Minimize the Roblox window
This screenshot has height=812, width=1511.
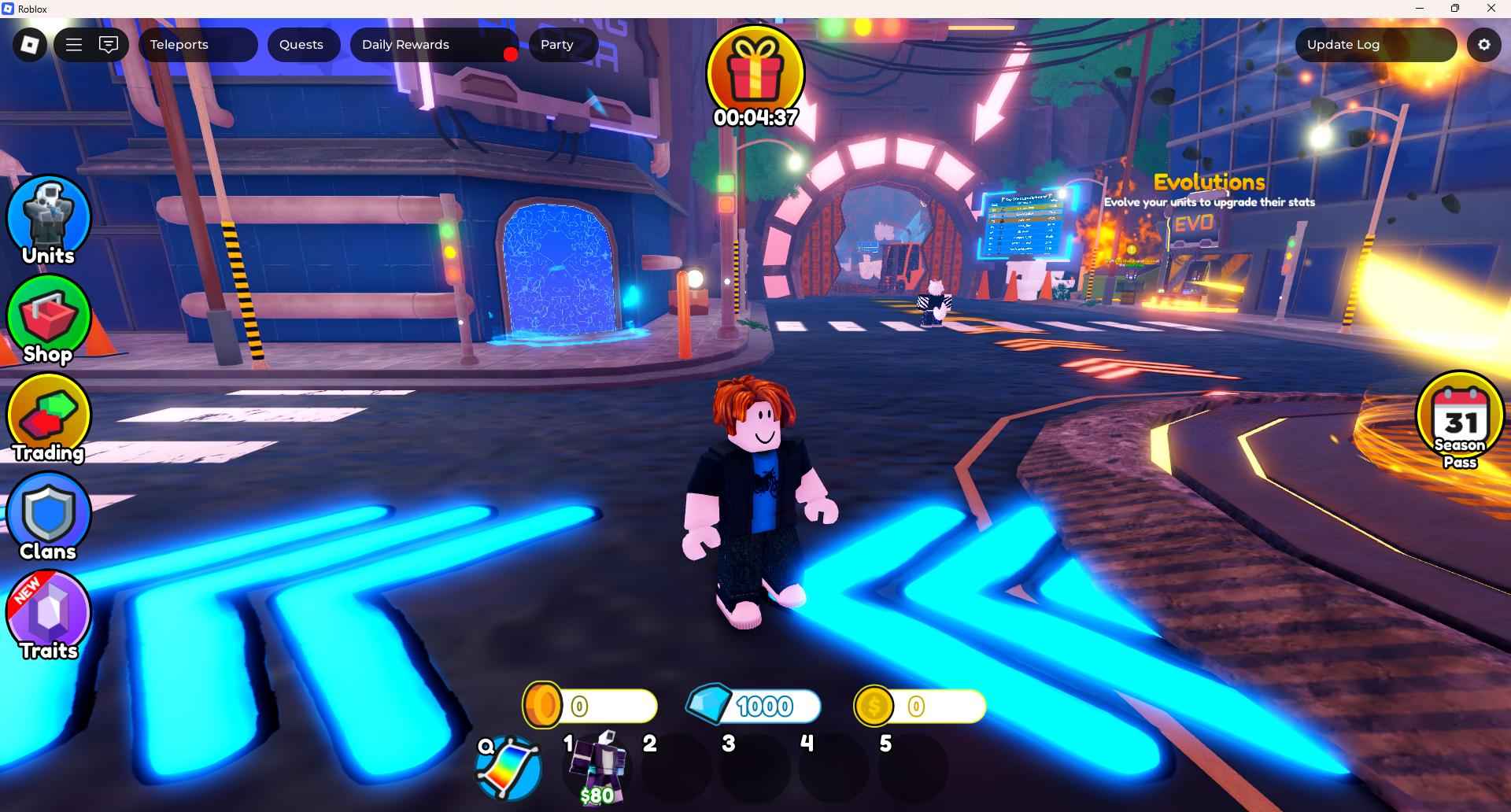click(1420, 9)
